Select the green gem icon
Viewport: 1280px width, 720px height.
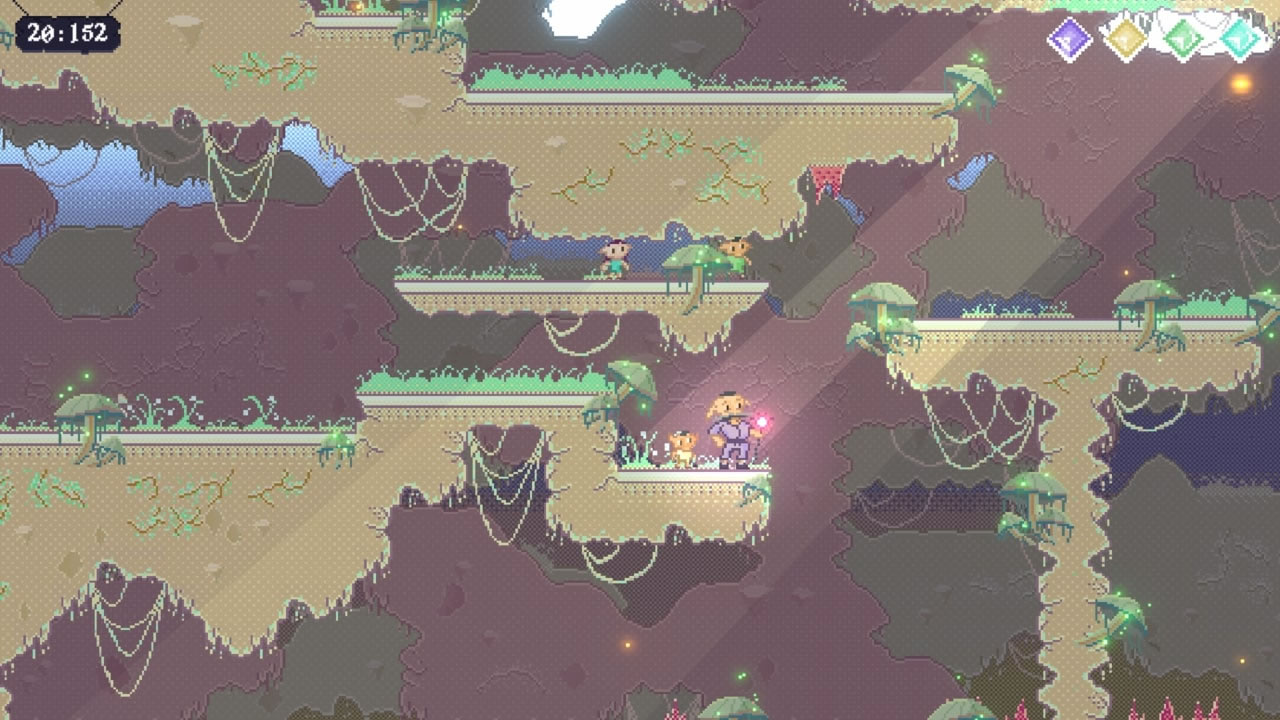pos(1183,38)
